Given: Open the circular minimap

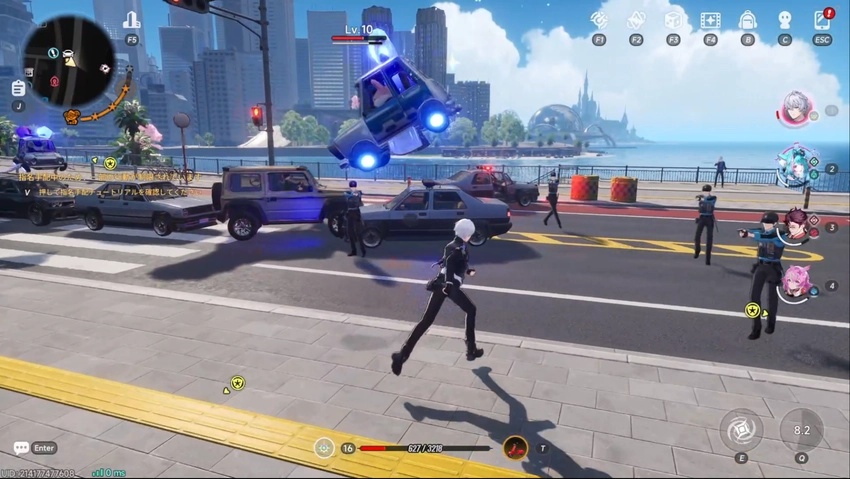Looking at the screenshot, I should pyautogui.click(x=68, y=61).
